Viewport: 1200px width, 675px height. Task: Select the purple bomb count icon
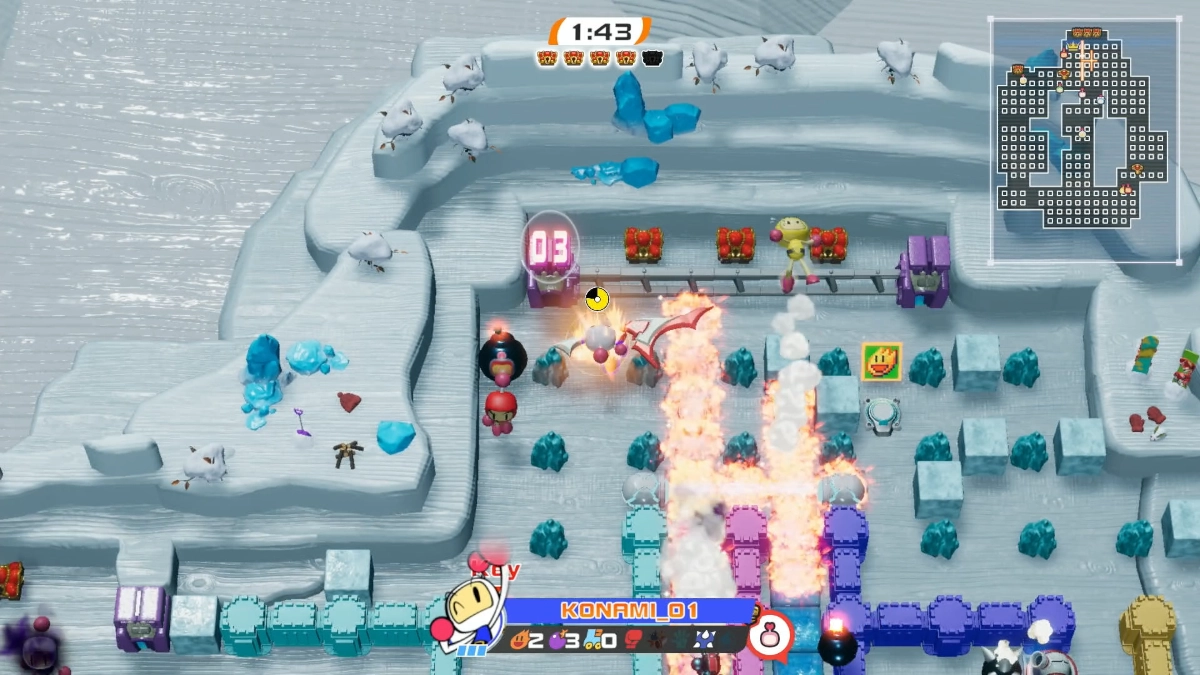[x=555, y=639]
